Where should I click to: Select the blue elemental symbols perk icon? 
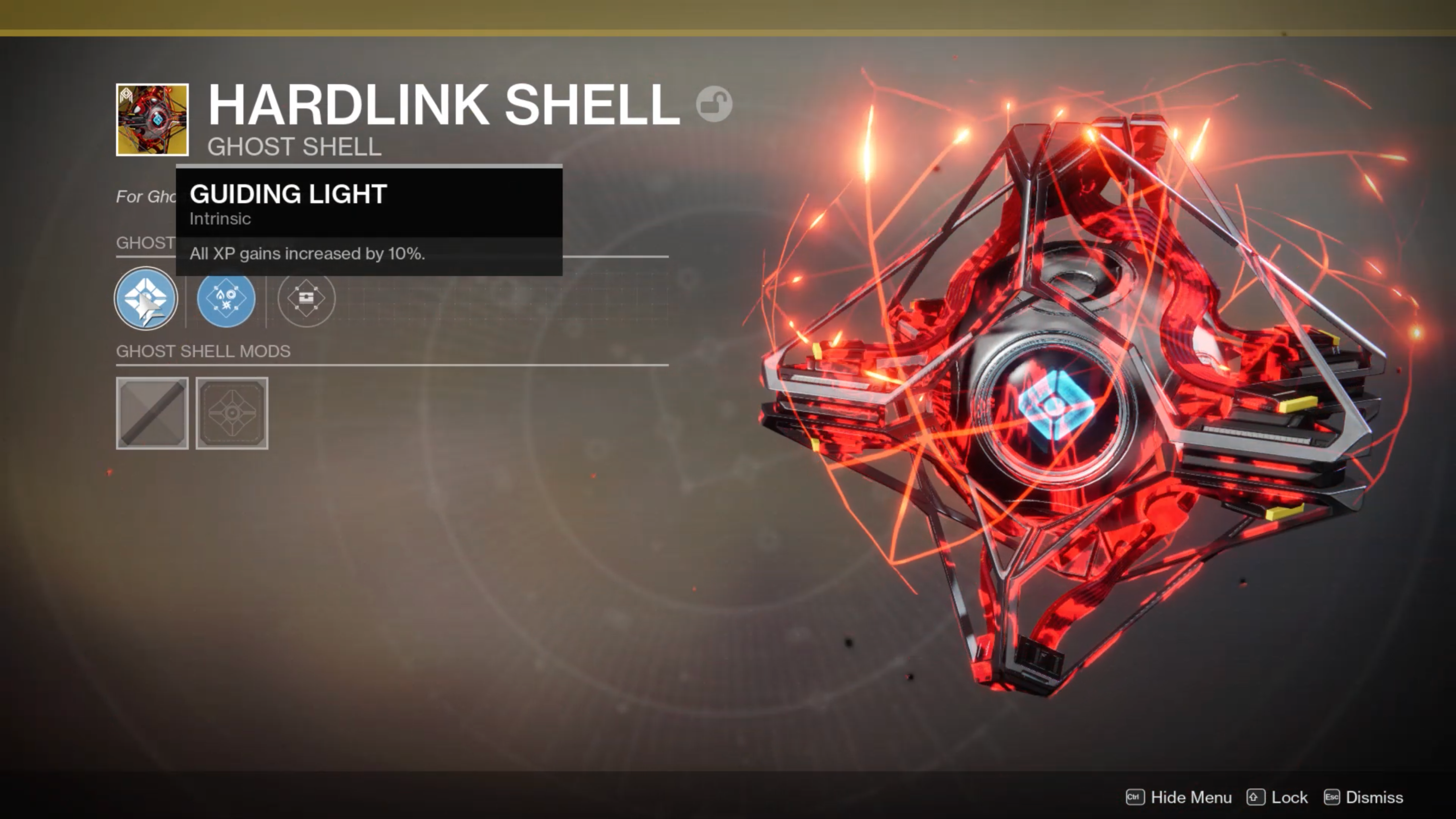226,298
